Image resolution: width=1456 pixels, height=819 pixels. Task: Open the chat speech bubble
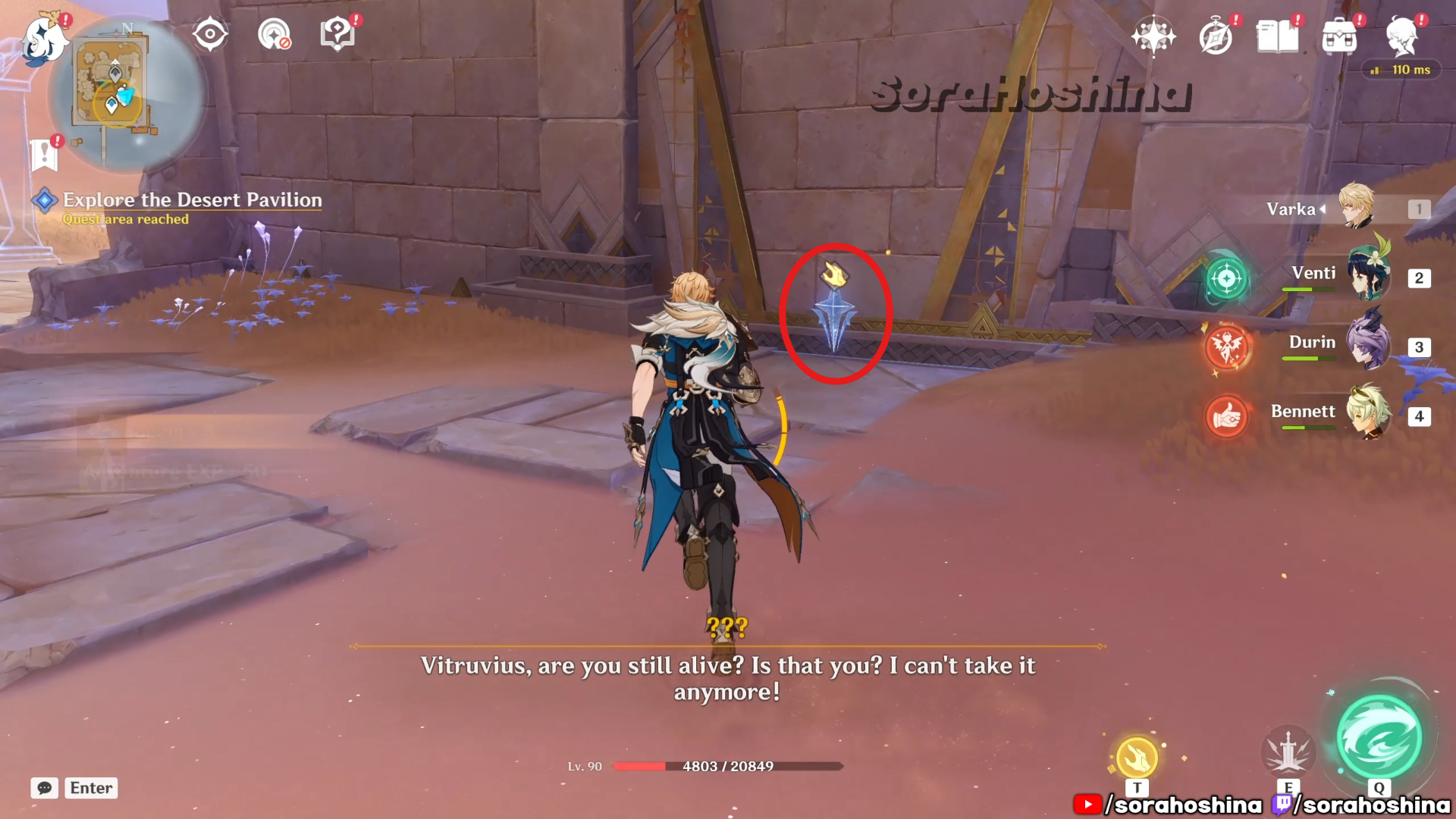[45, 788]
